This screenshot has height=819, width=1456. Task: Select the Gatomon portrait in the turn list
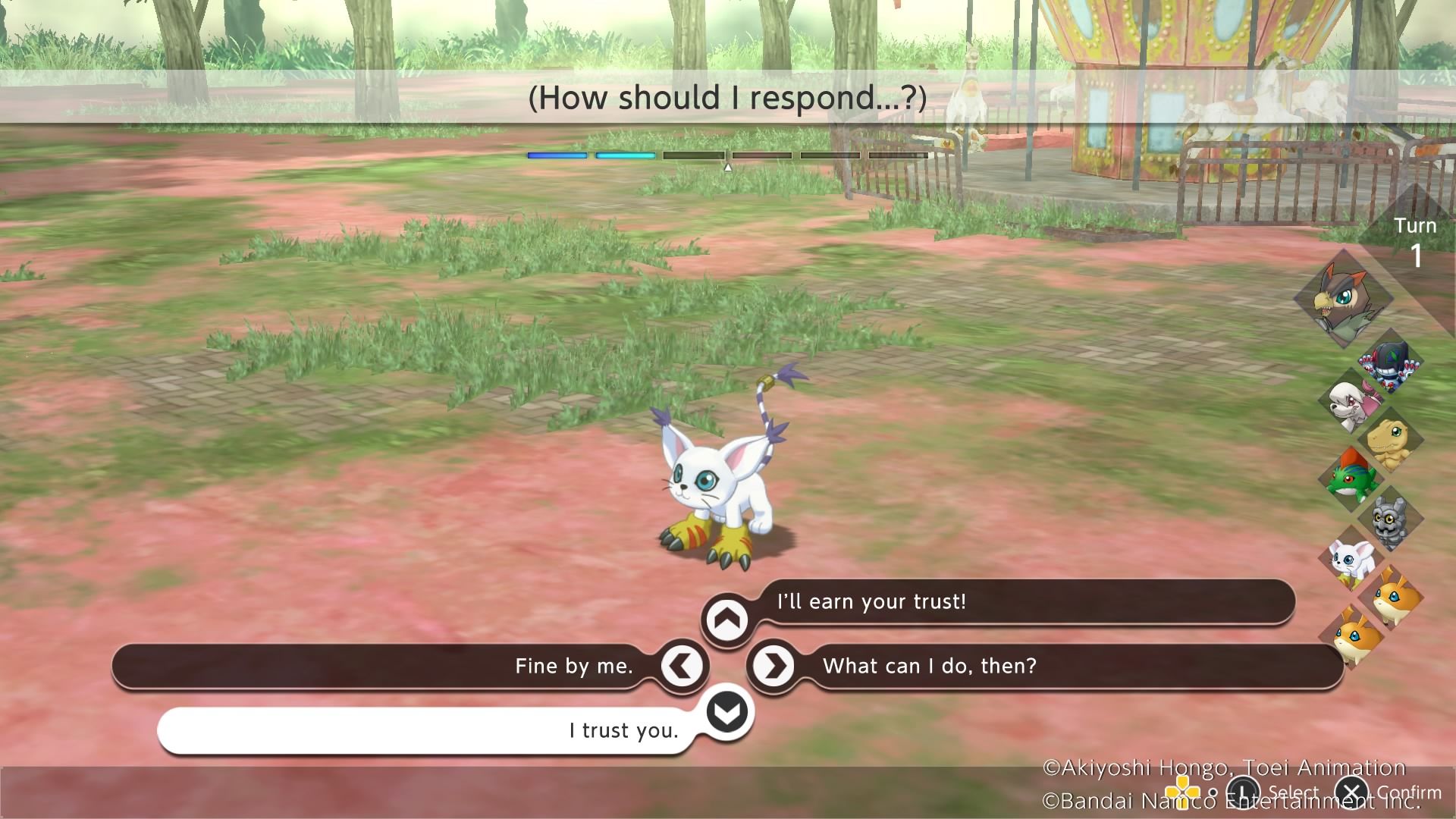pos(1351,557)
